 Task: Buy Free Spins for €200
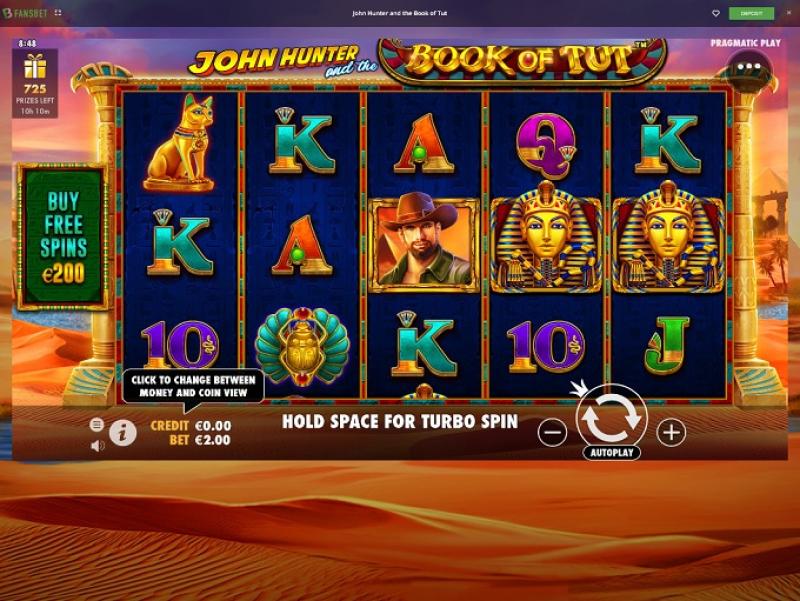click(x=62, y=235)
